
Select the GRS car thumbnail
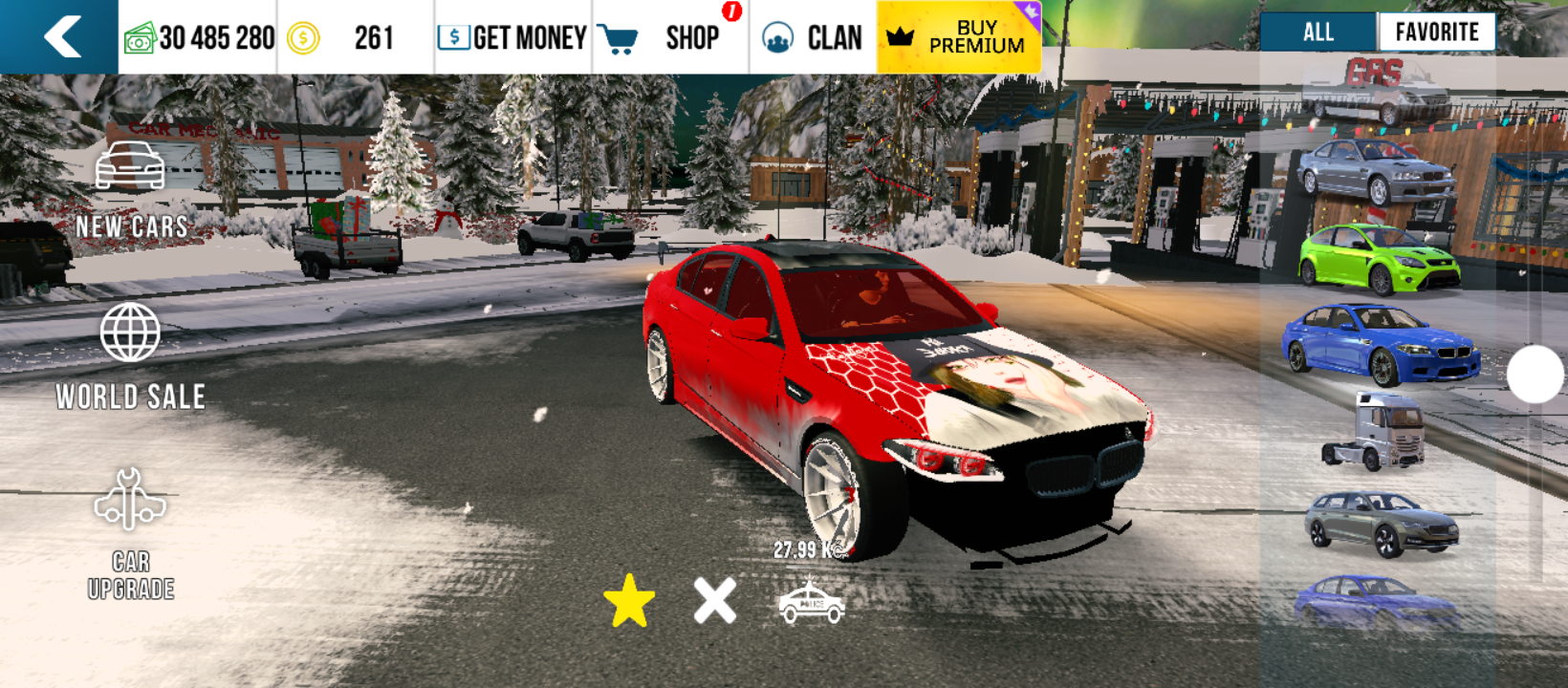pos(1377,91)
